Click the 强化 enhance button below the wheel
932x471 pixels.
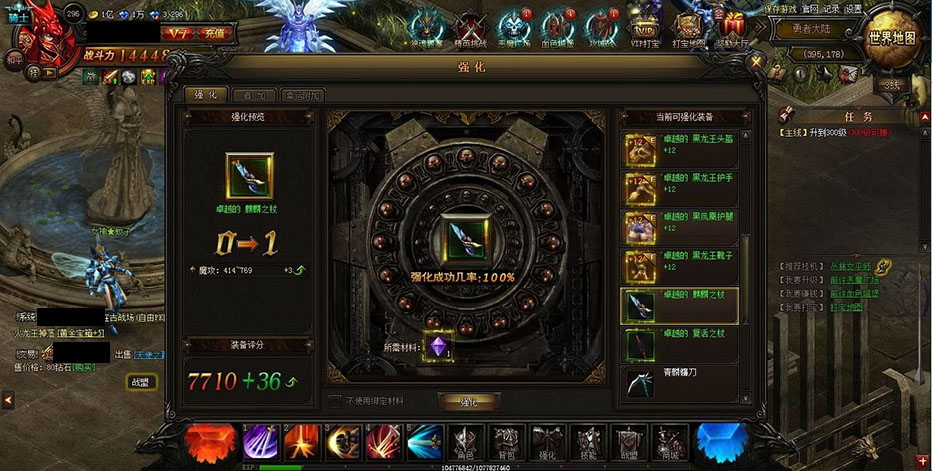pos(469,401)
